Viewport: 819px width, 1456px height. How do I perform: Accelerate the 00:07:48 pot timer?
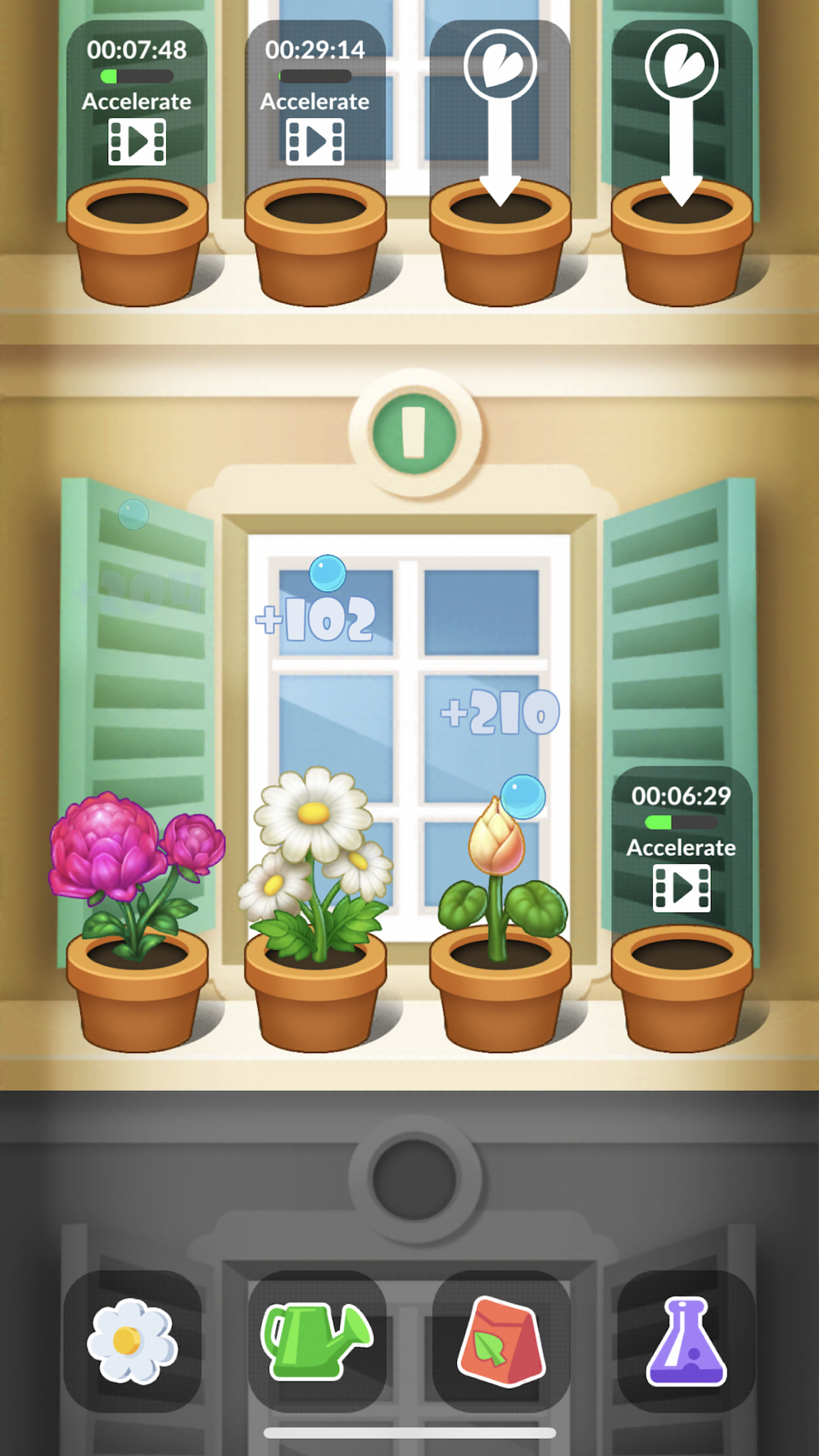137,141
